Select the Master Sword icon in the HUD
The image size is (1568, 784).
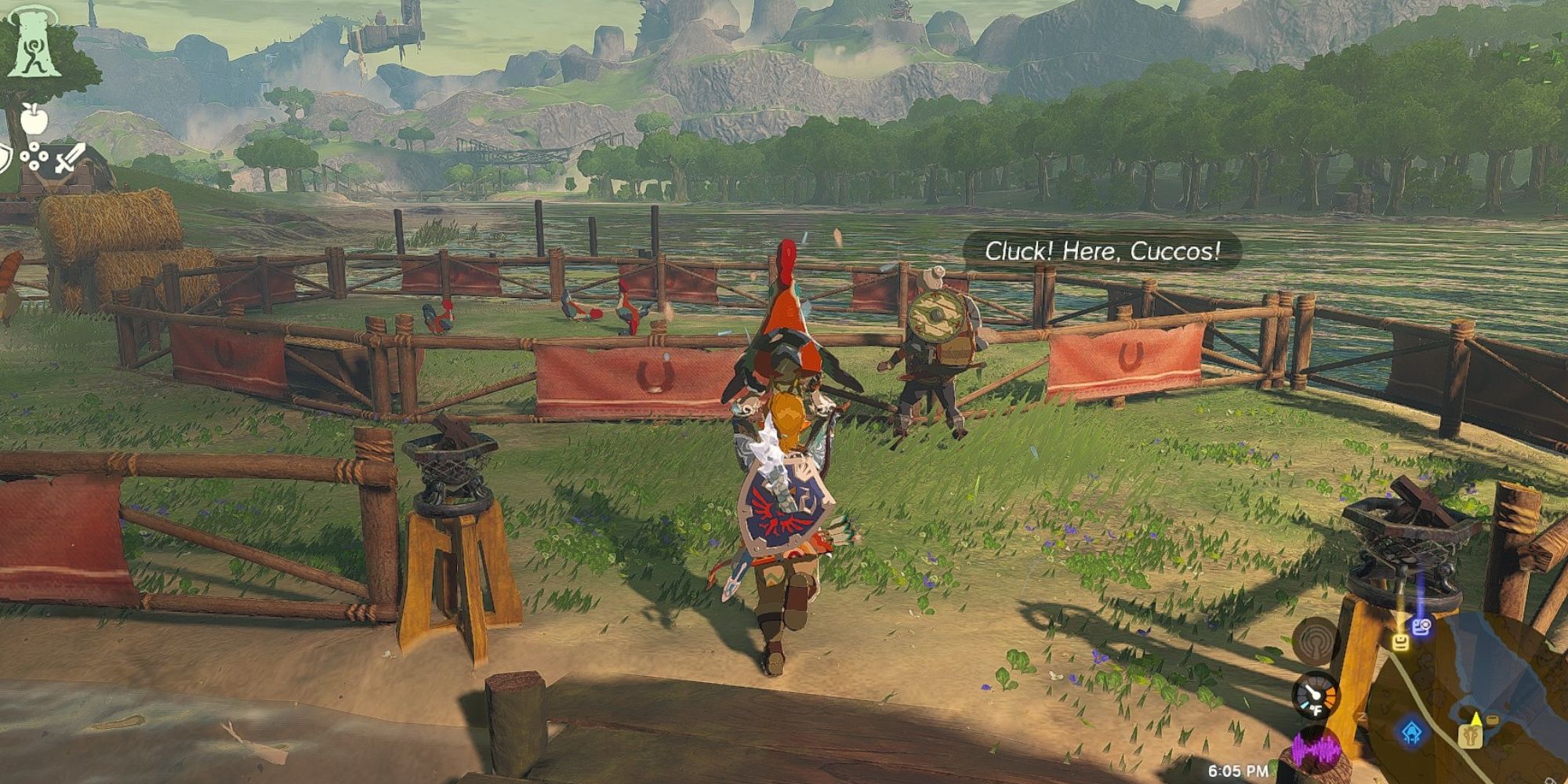(x=71, y=158)
